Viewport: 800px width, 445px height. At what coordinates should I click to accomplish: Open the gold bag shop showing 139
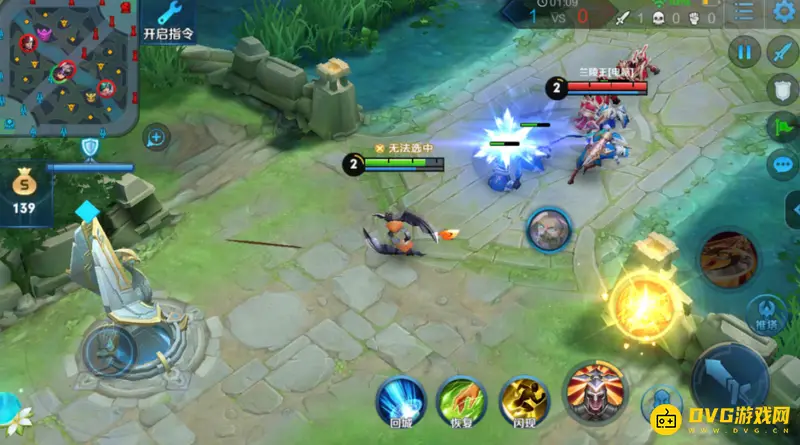pos(23,192)
